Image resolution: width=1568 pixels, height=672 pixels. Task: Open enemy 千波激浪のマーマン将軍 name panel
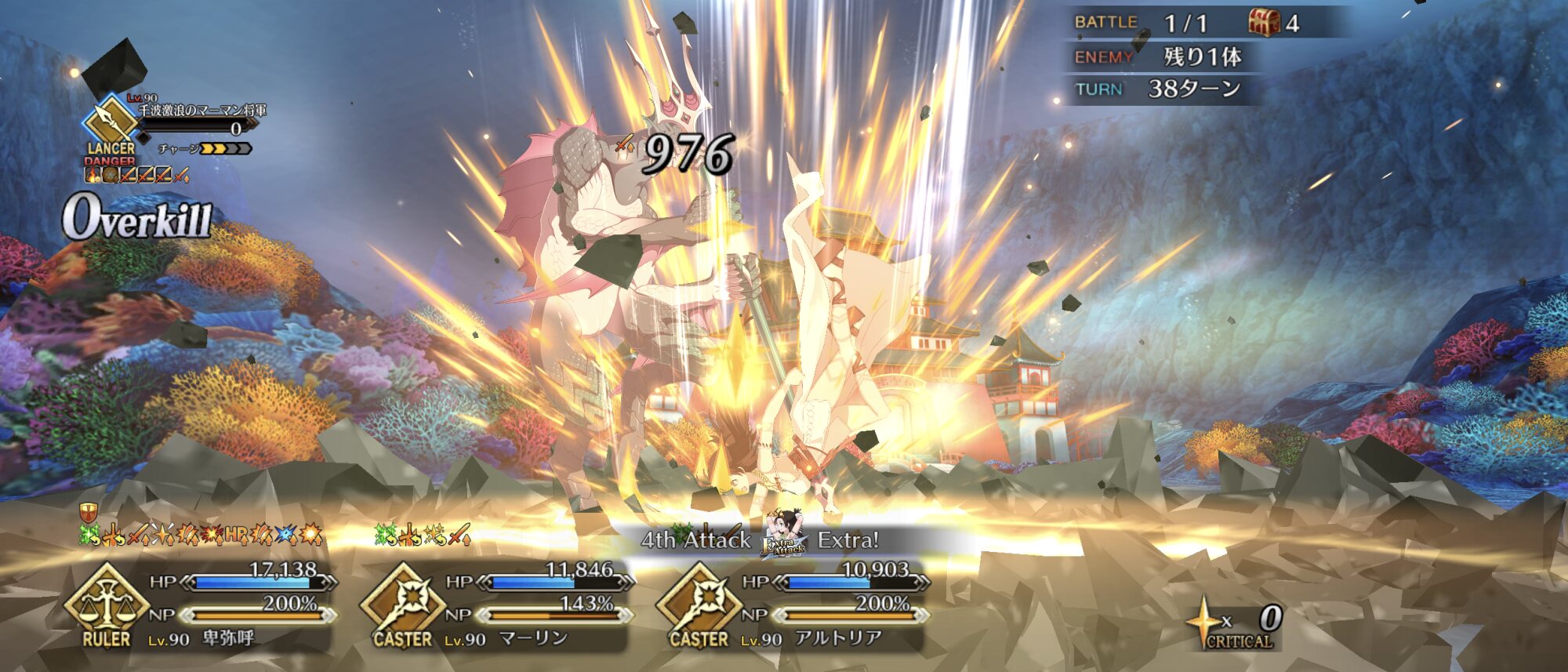pyautogui.click(x=202, y=111)
